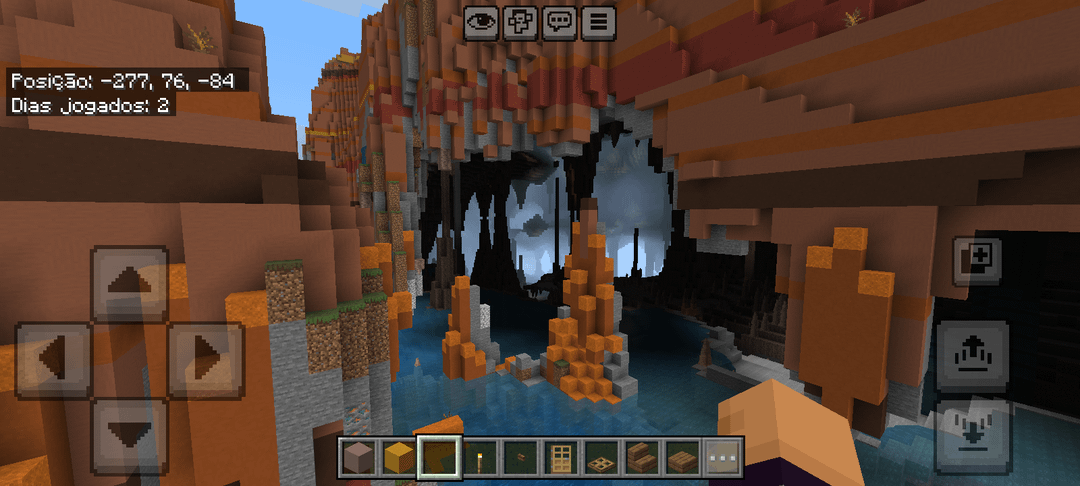Select the wooden trapdoor hotbar slot
1080x486 pixels.
[601, 457]
